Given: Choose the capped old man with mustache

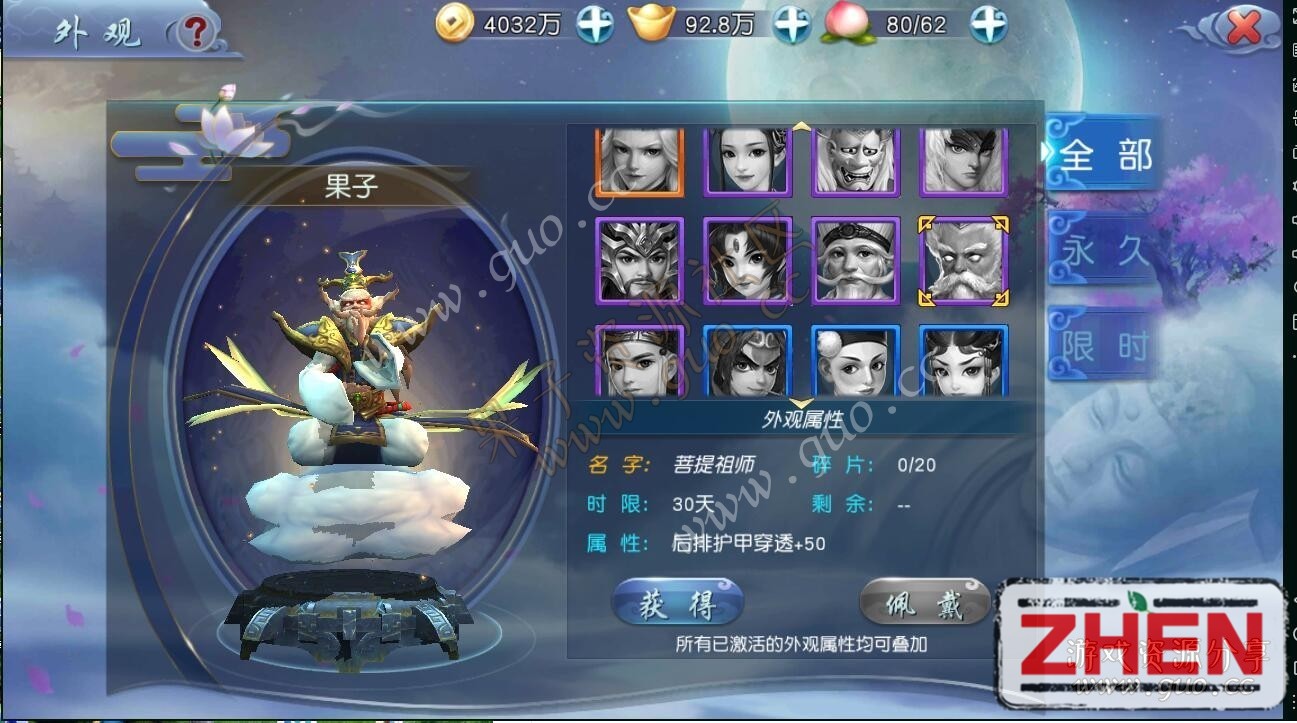Looking at the screenshot, I should (856, 261).
